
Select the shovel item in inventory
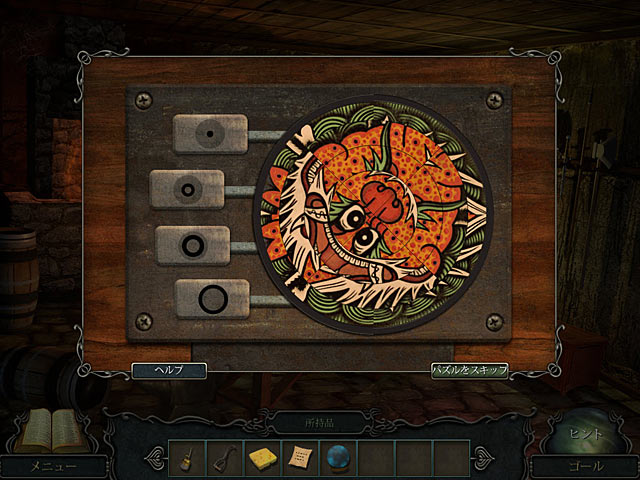tap(224, 457)
